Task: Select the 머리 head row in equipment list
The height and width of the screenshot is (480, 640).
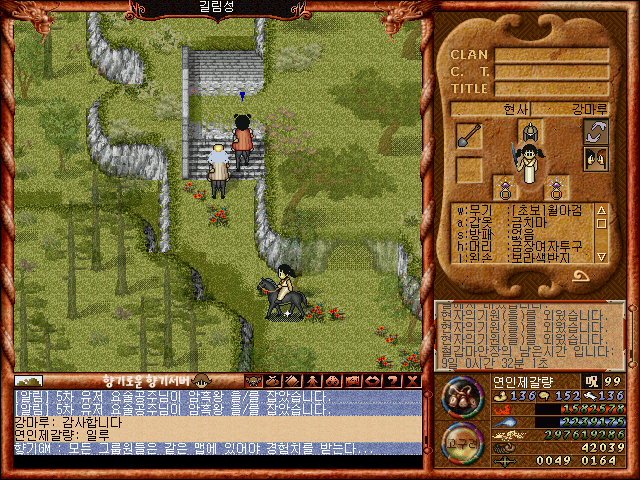Action: tap(522, 245)
